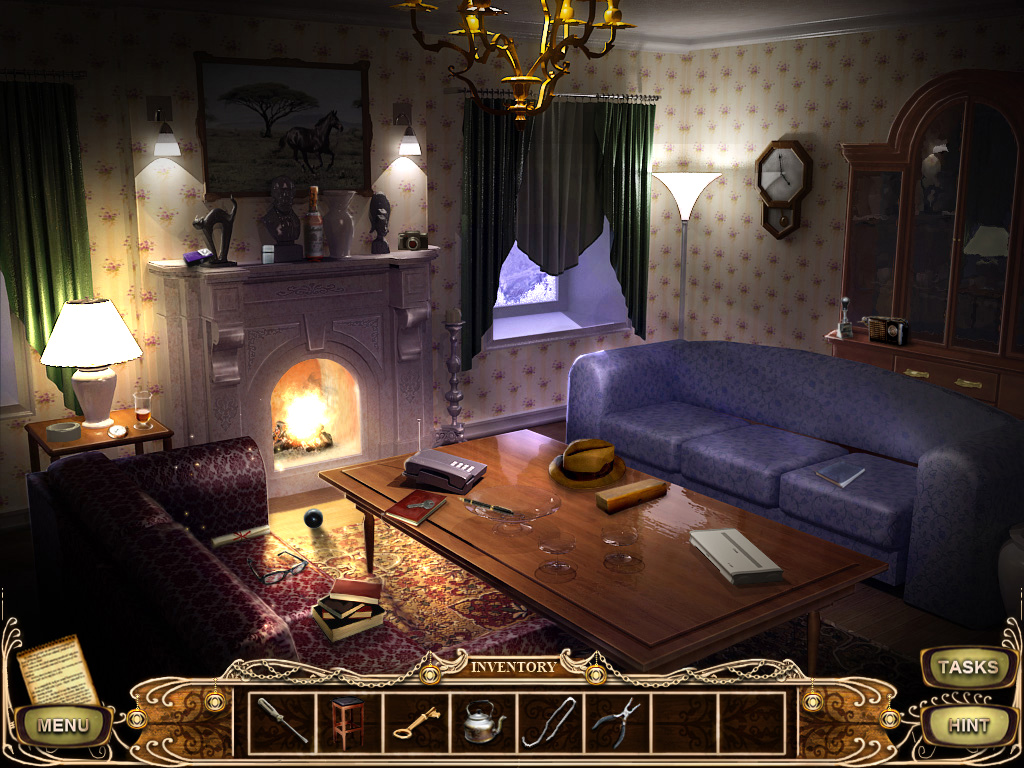Use the Hint button
Screen dimensions: 1024x768
pos(967,726)
